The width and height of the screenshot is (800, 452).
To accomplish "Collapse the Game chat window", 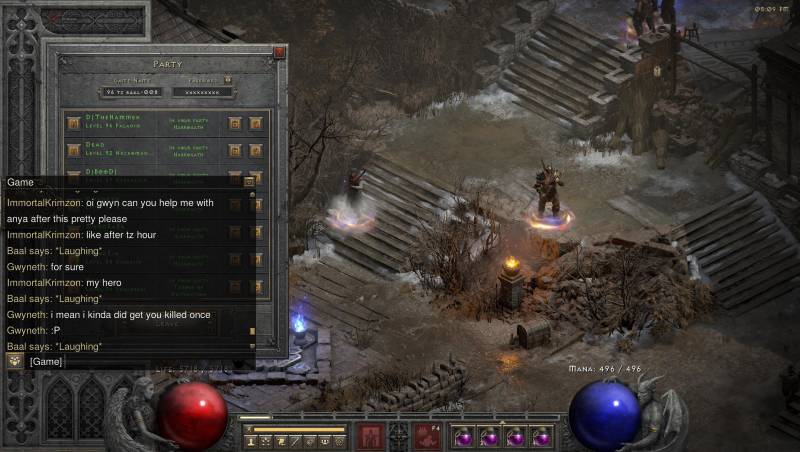I will coord(249,182).
